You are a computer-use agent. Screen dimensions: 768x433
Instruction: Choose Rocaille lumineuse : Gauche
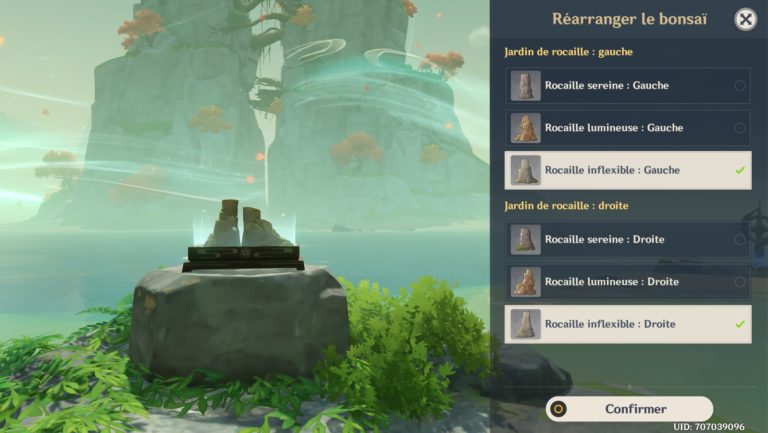pos(627,128)
